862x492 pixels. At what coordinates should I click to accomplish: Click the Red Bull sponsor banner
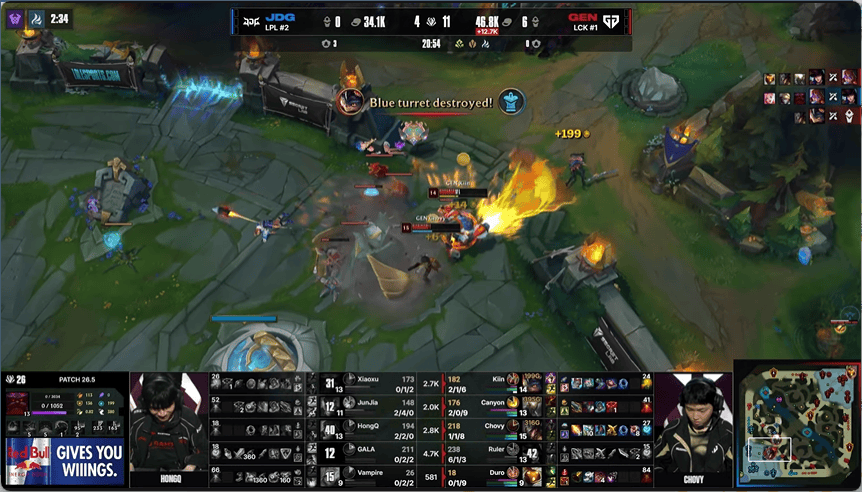64,460
